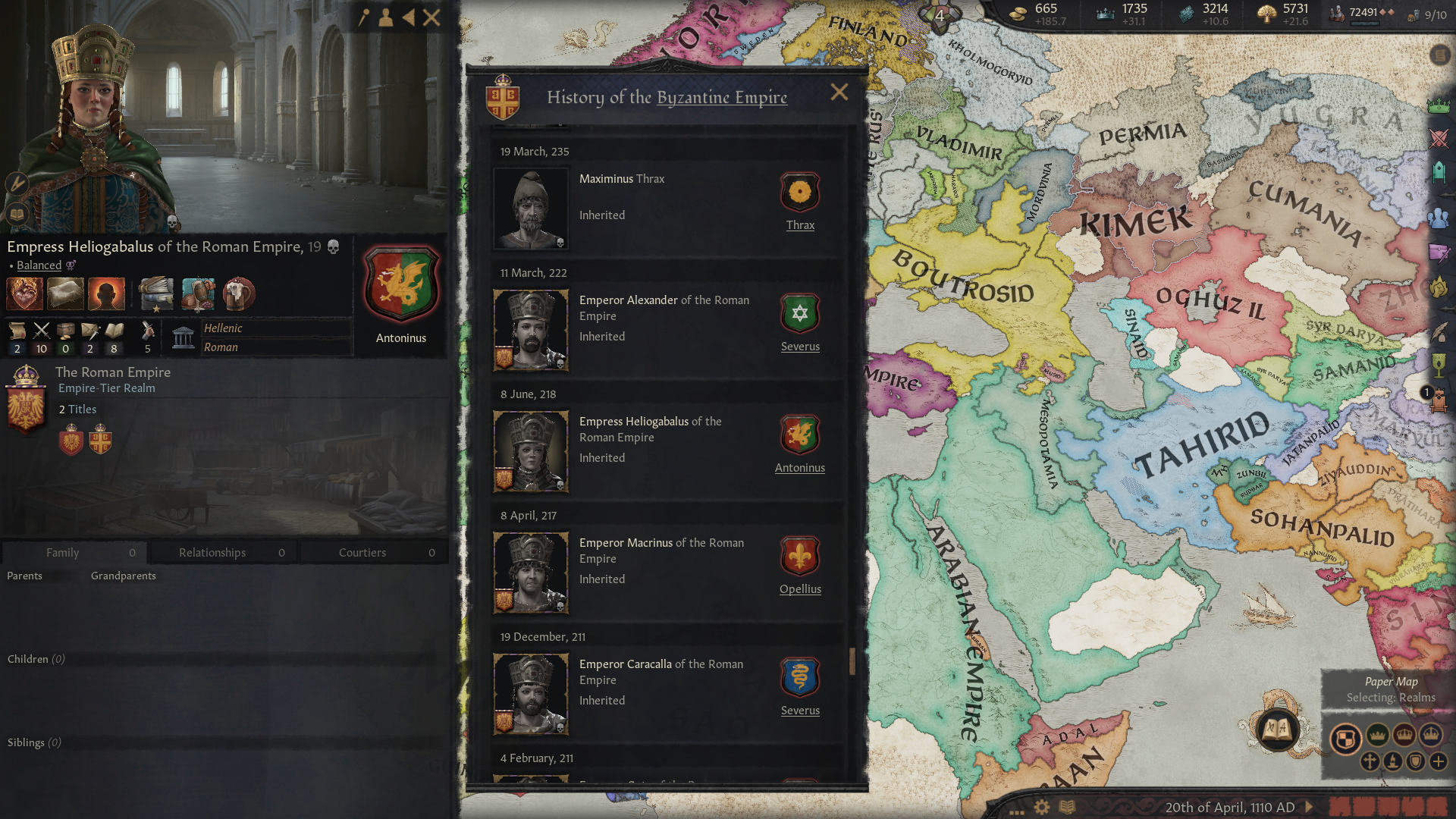Select Emperor Caracalla's portrait
Screen dimensions: 1456x819
click(x=531, y=694)
